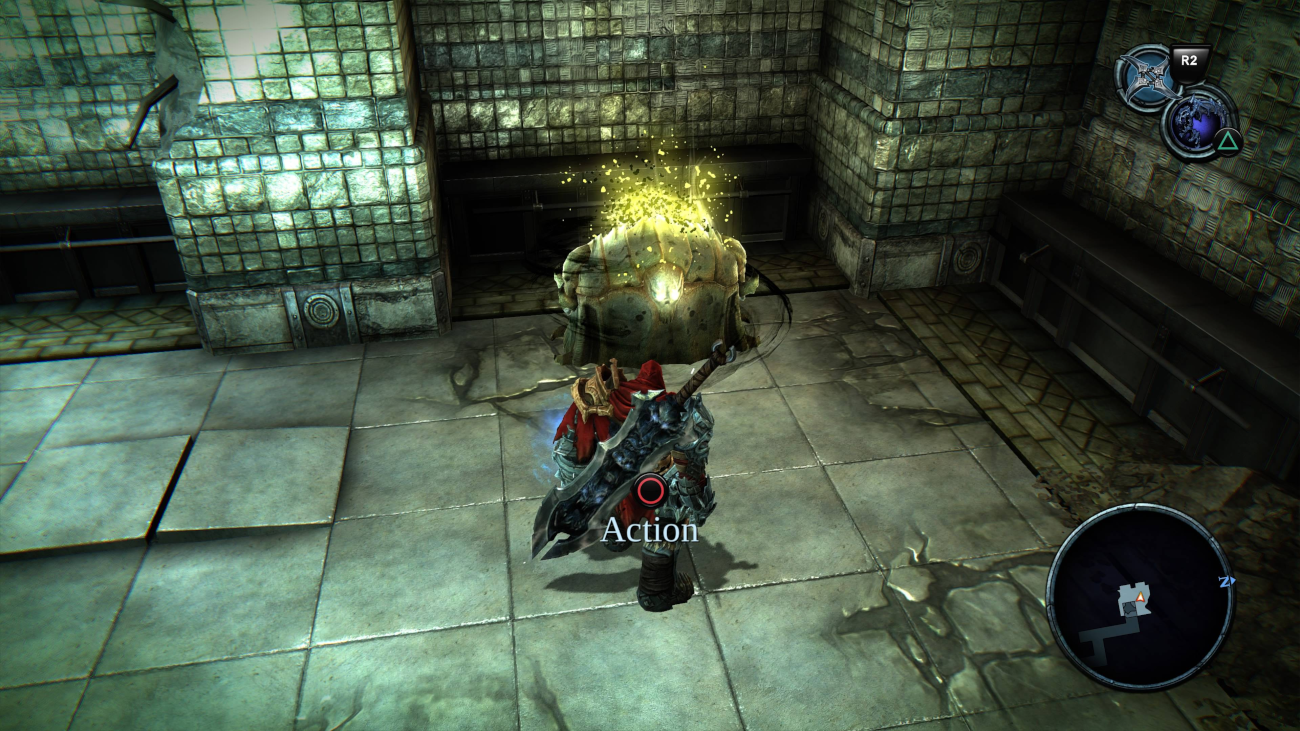The width and height of the screenshot is (1300, 731).
Task: Select the Crossblade gear icon
Action: click(1147, 79)
